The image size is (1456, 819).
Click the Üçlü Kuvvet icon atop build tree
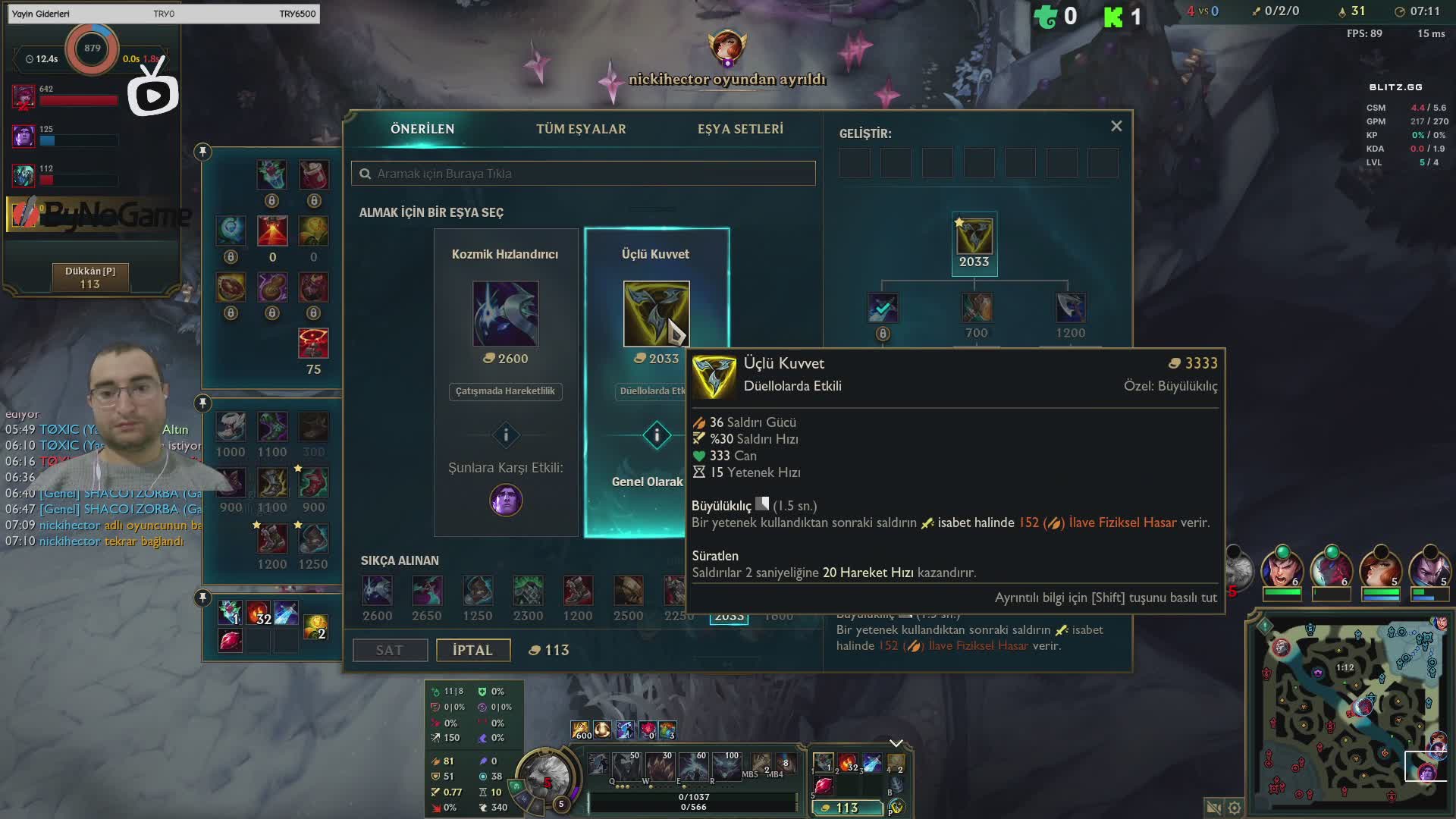click(974, 237)
